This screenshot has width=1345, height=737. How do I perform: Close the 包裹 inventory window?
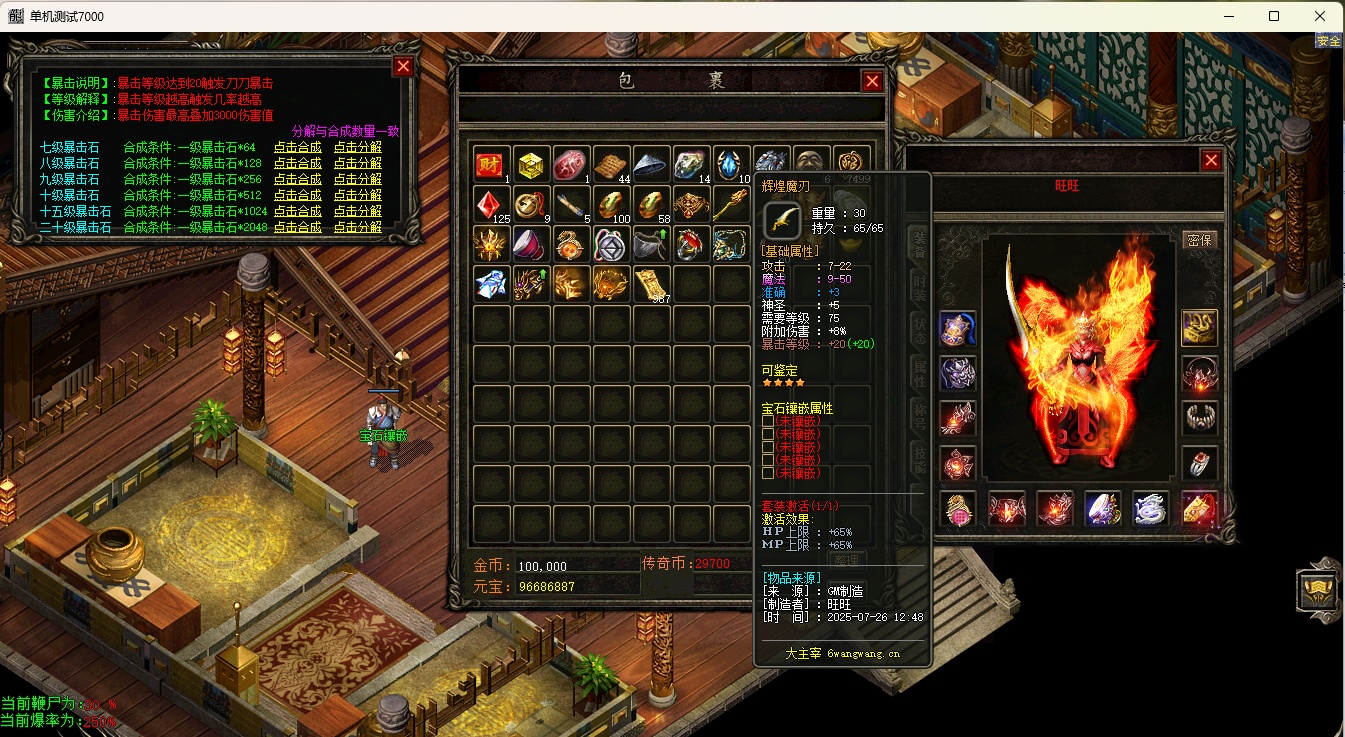872,82
